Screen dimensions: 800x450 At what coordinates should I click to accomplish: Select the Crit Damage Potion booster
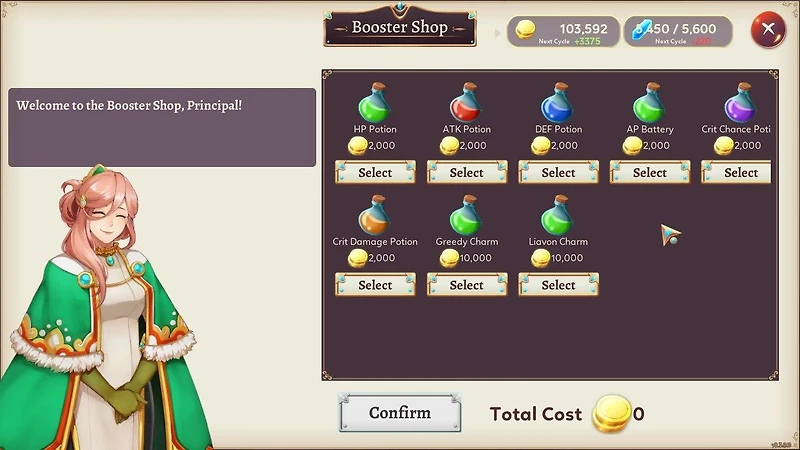375,285
